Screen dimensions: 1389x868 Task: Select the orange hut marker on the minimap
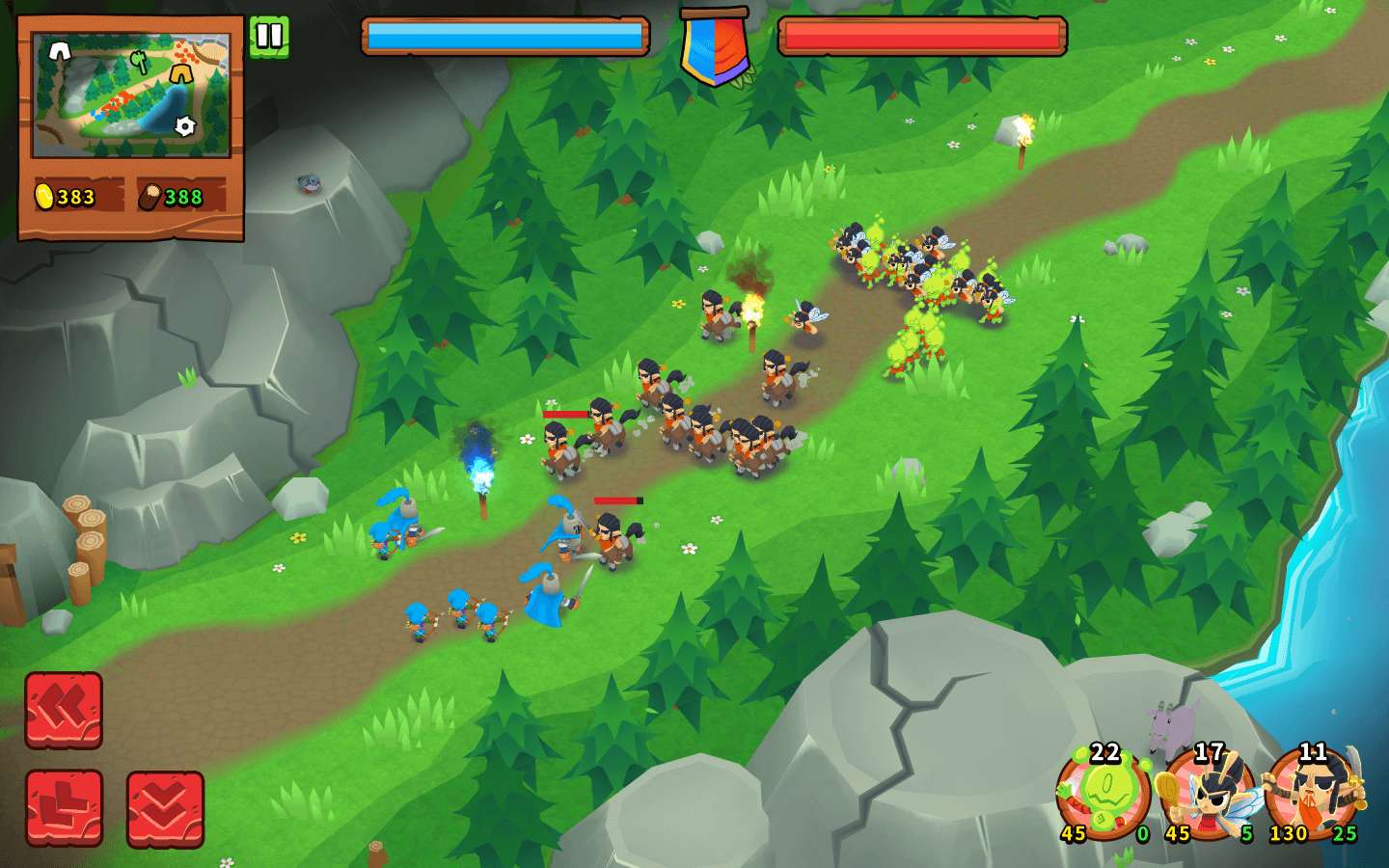[180, 73]
